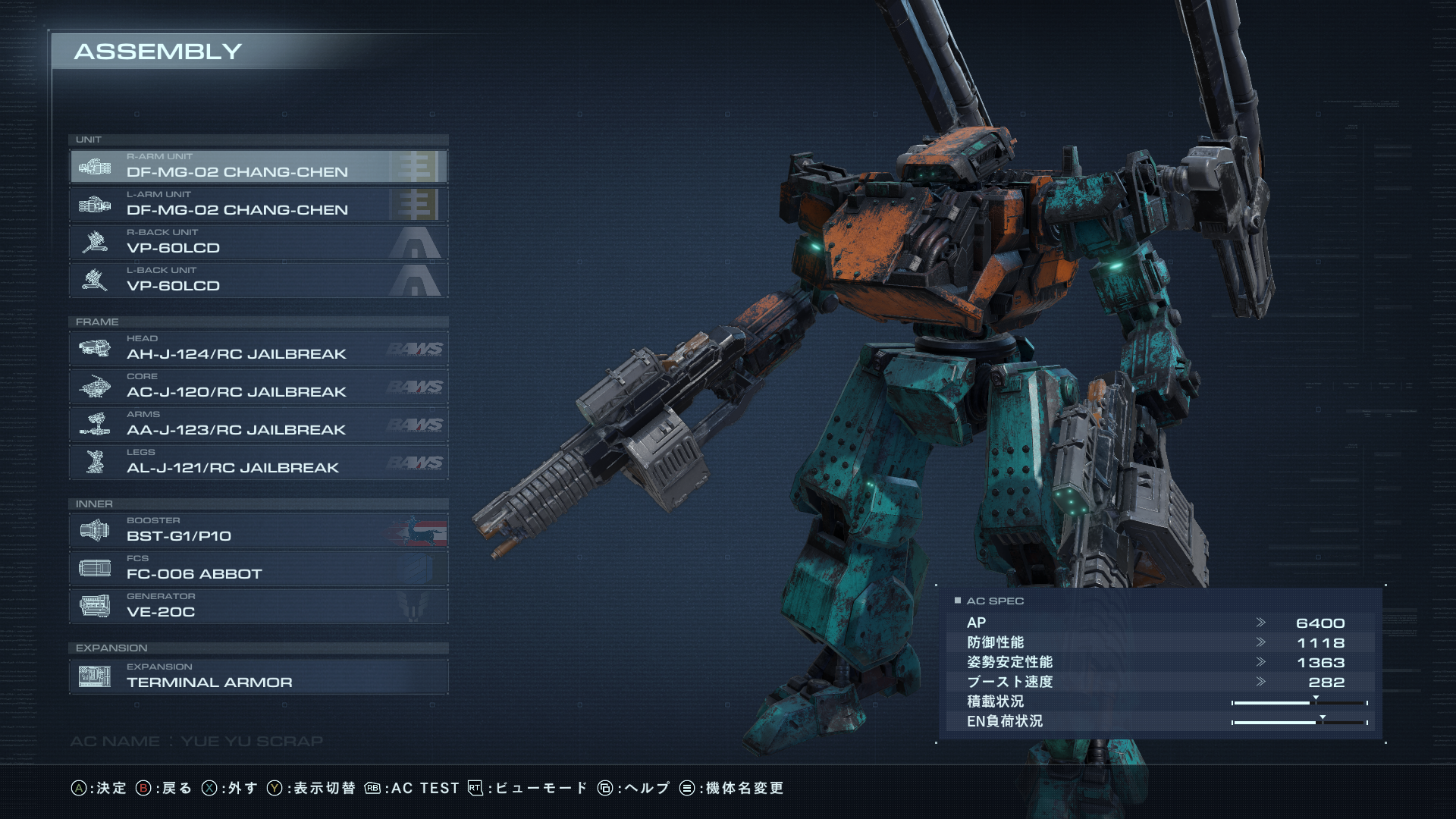Open the HEAD AH-J-124/RC Jailbreak slot
Screen dimensions: 1456x819
tap(258, 348)
